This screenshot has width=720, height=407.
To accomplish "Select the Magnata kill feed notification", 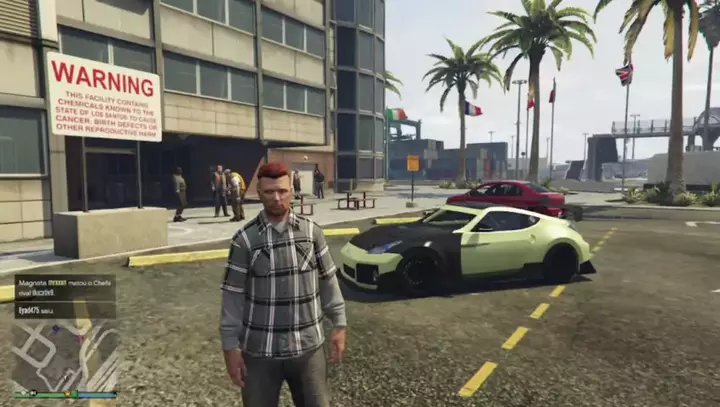I will coord(65,288).
